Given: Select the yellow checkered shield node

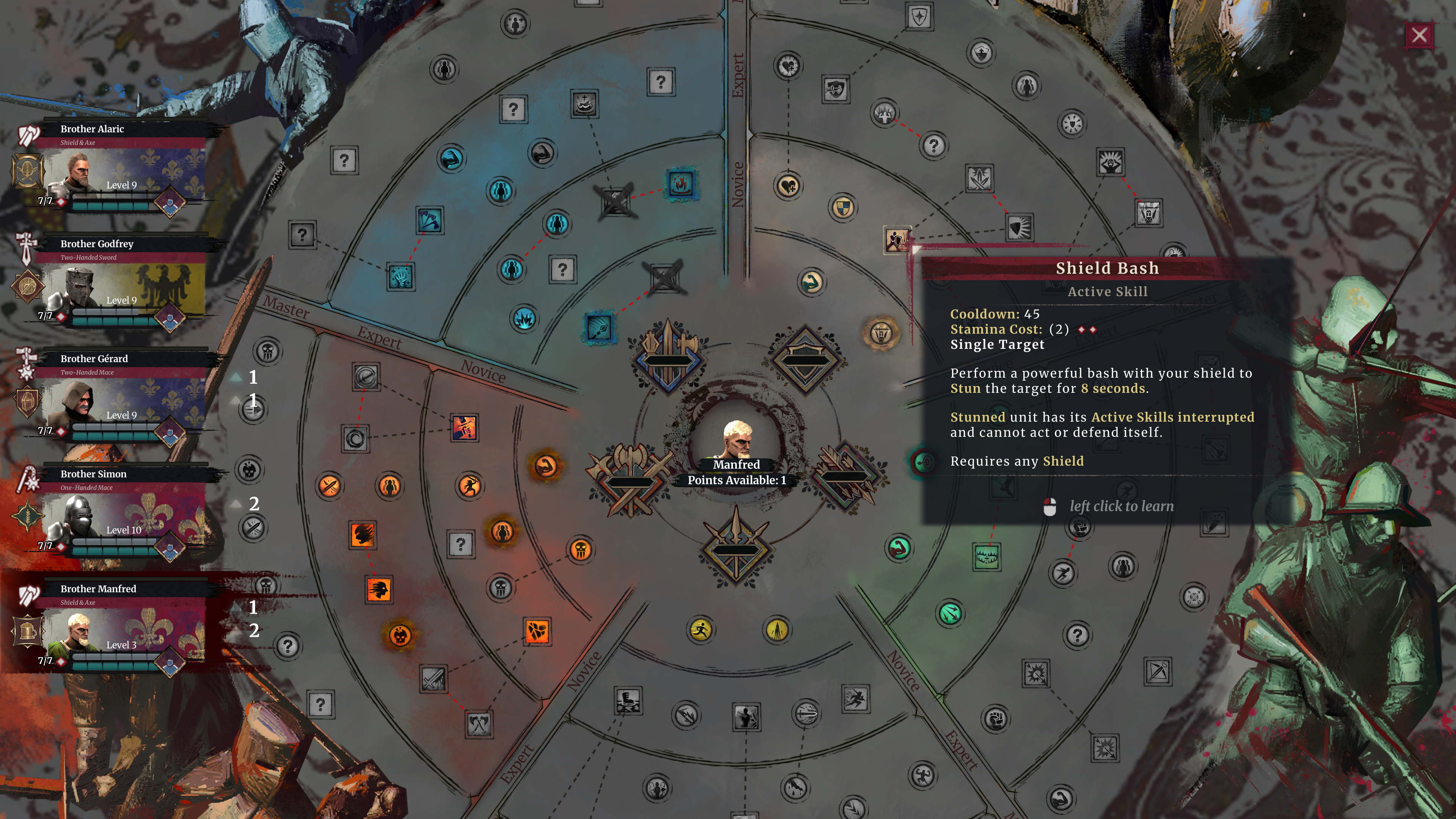Looking at the screenshot, I should tap(842, 207).
